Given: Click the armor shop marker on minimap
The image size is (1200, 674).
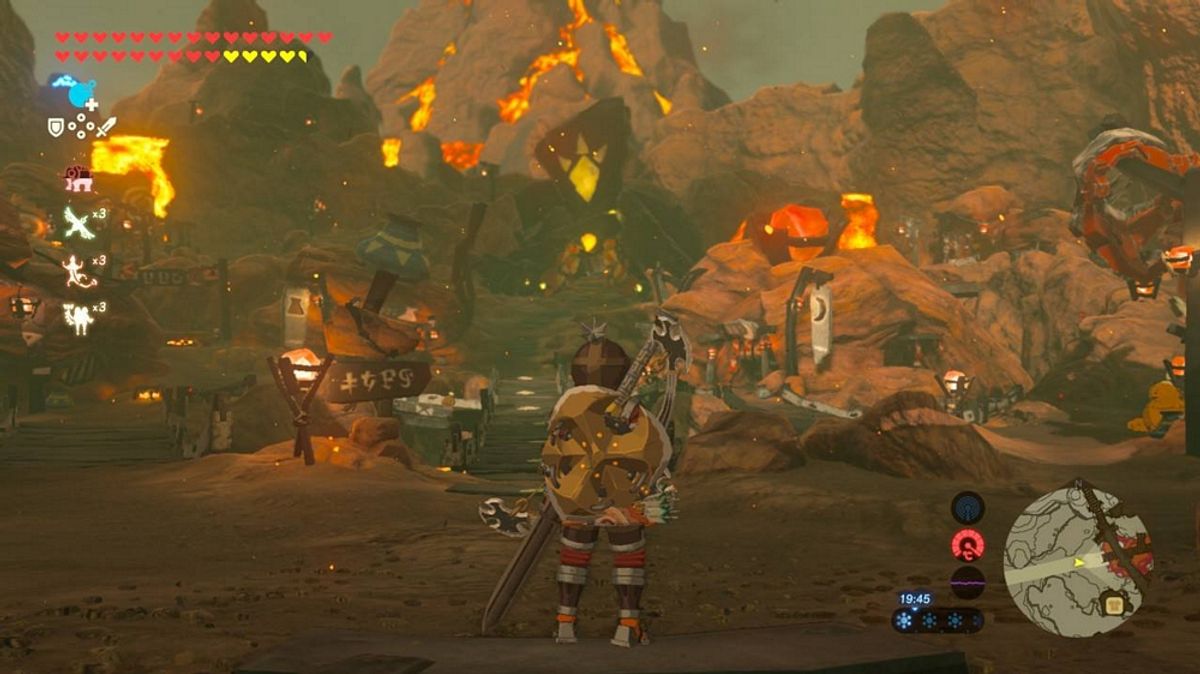Looking at the screenshot, I should click(1112, 602).
